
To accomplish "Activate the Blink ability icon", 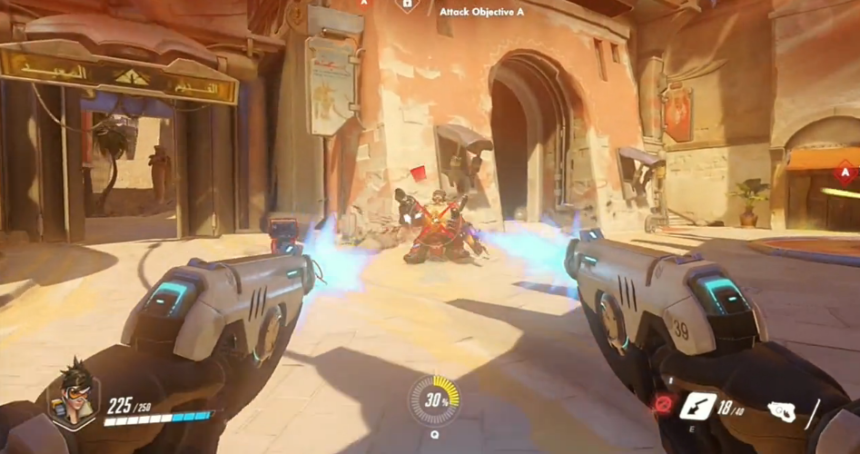I will [x=697, y=405].
